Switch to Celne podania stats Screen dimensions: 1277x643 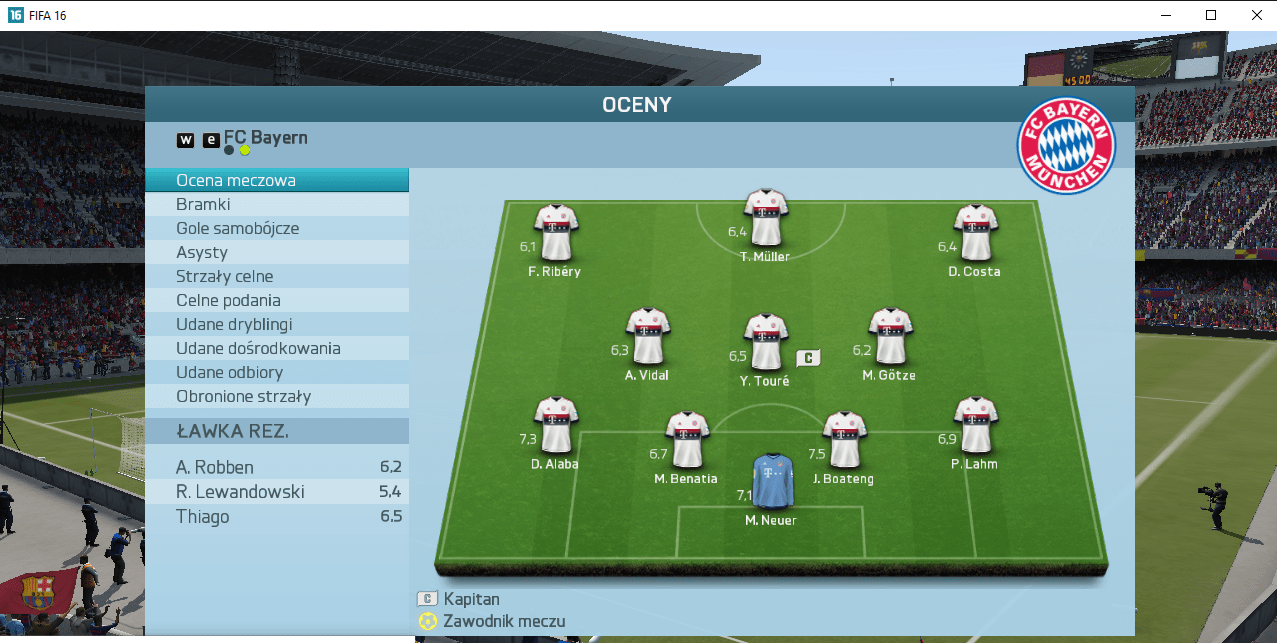277,300
